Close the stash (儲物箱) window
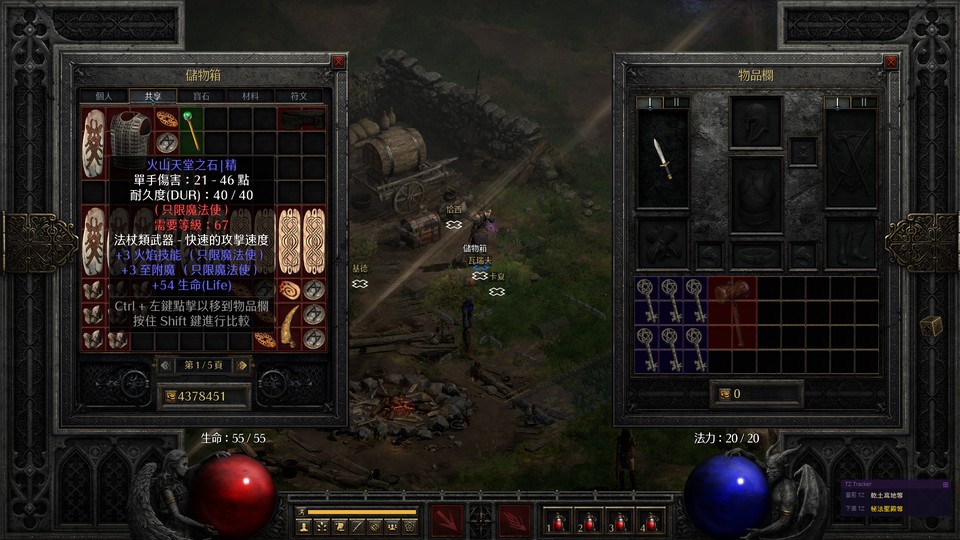 click(338, 61)
